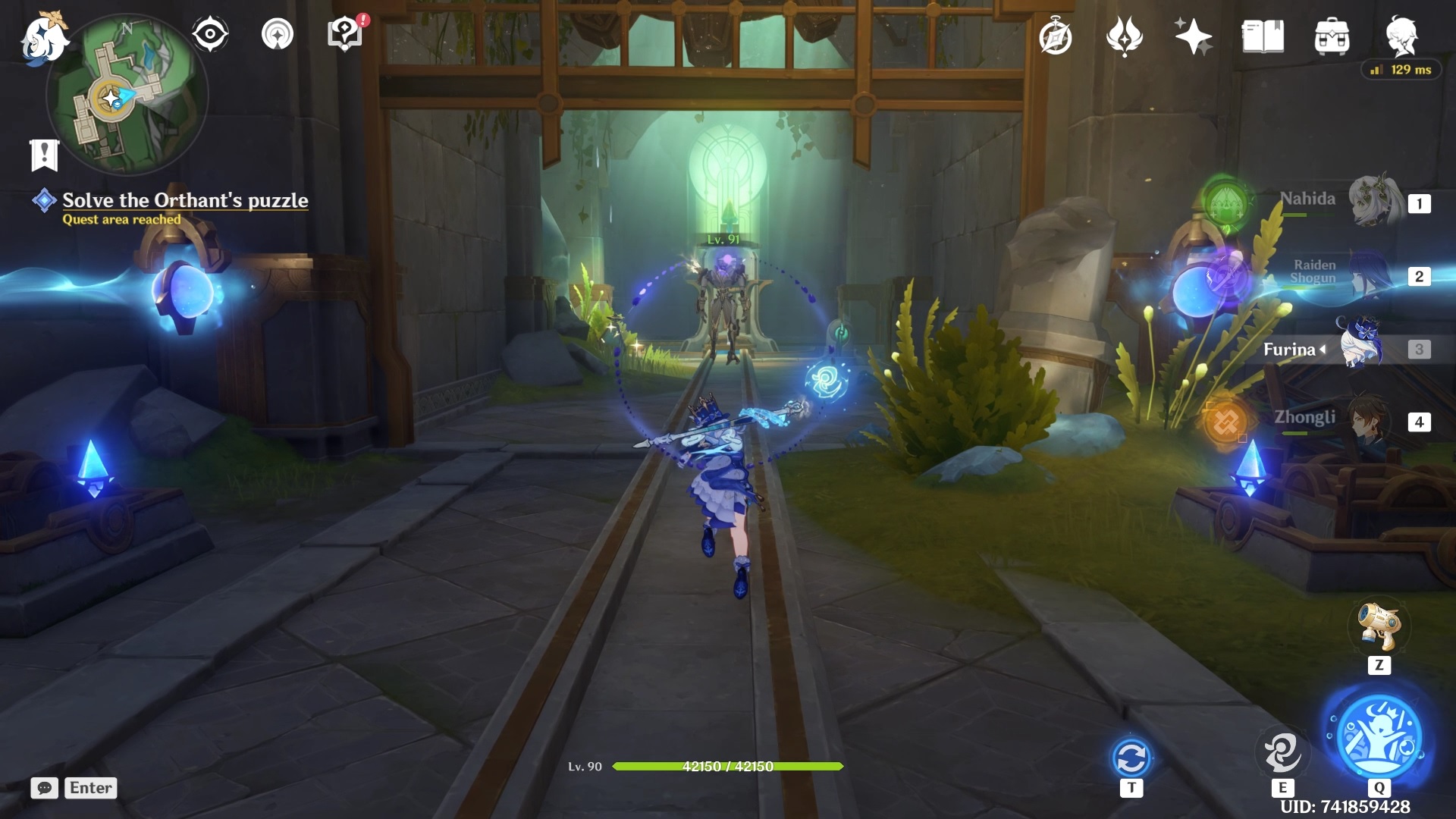Image resolution: width=1456 pixels, height=819 pixels.
Task: Open the battle pass leaf emblem icon
Action: click(x=1125, y=36)
